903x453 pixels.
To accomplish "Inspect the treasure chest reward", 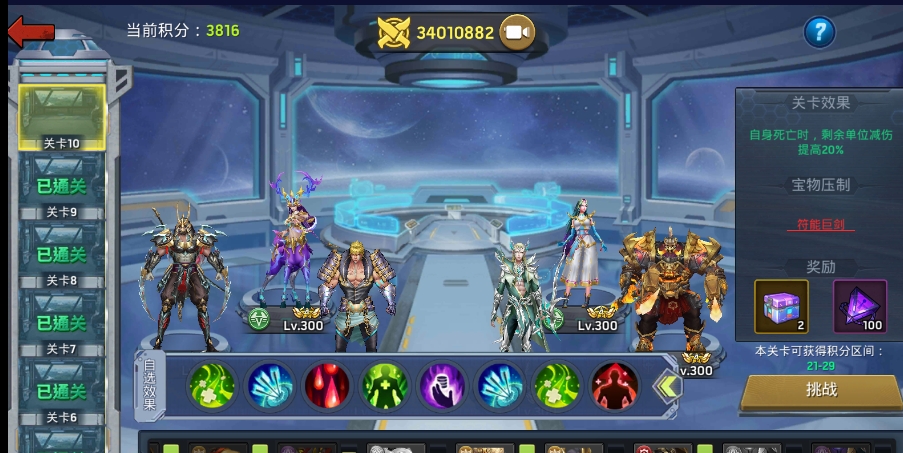I will coord(781,305).
